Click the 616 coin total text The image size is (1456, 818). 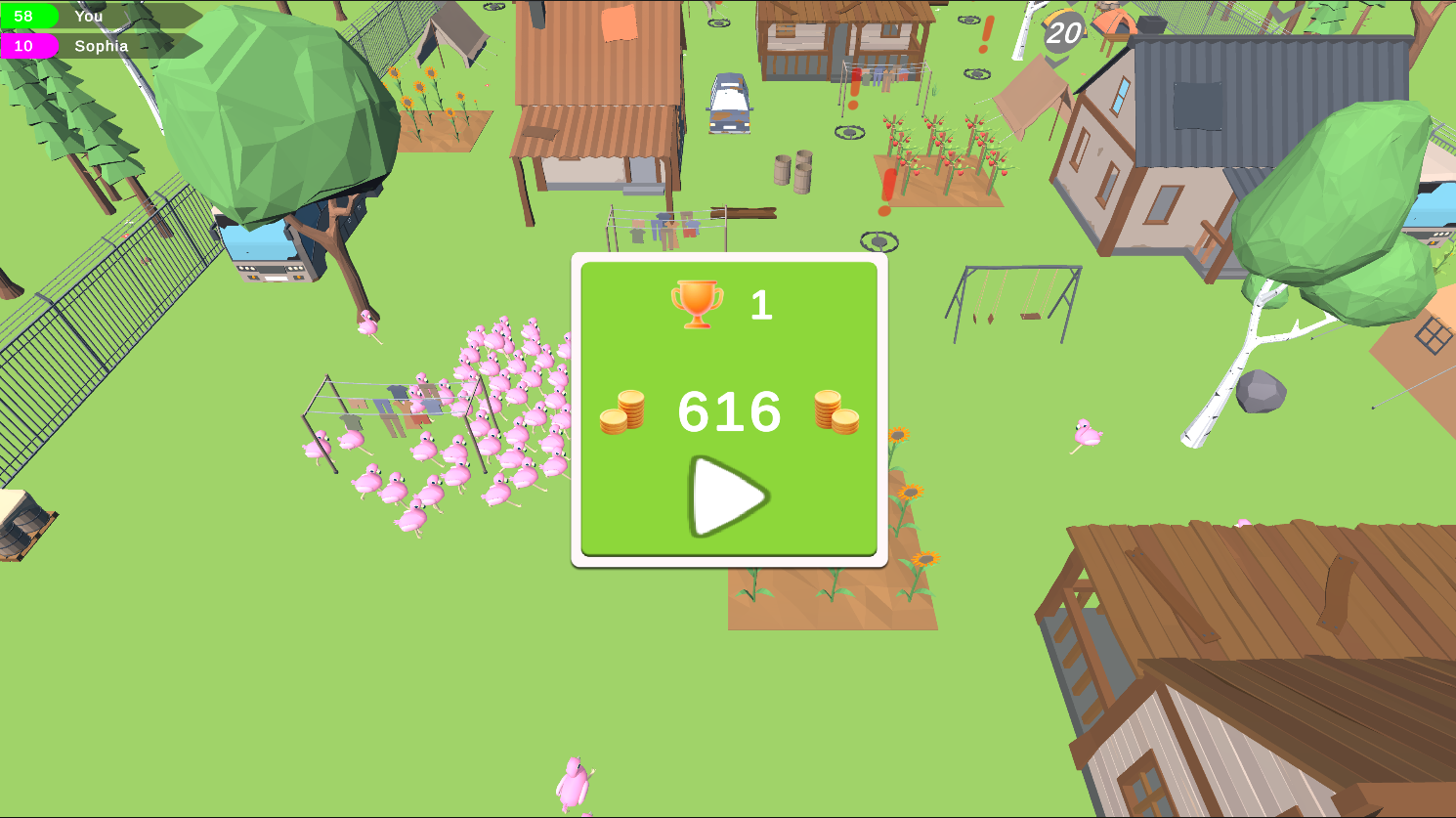click(x=729, y=412)
